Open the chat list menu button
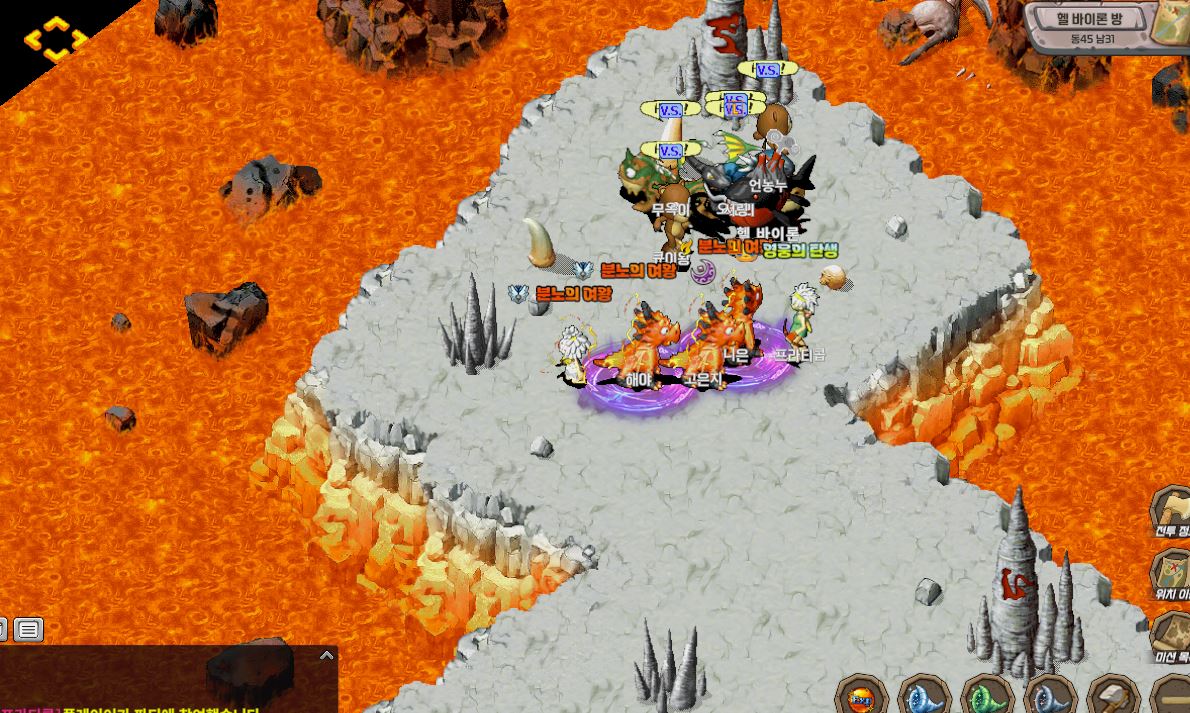The image size is (1190, 713). pos(28,629)
